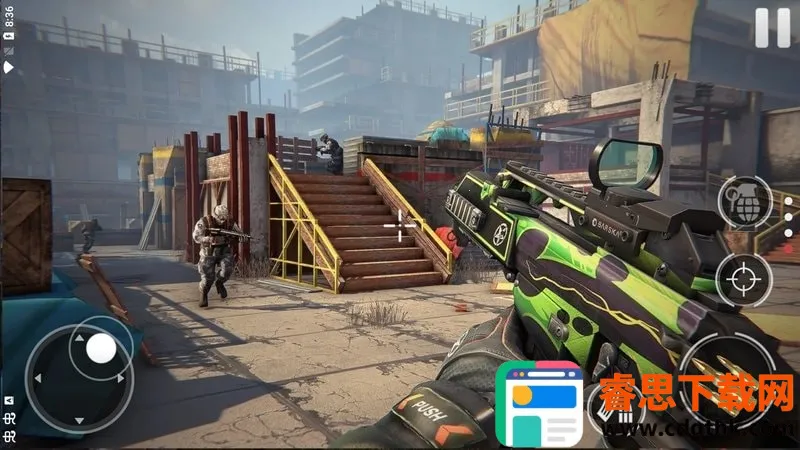Click the joystick's left arrow

[40, 380]
